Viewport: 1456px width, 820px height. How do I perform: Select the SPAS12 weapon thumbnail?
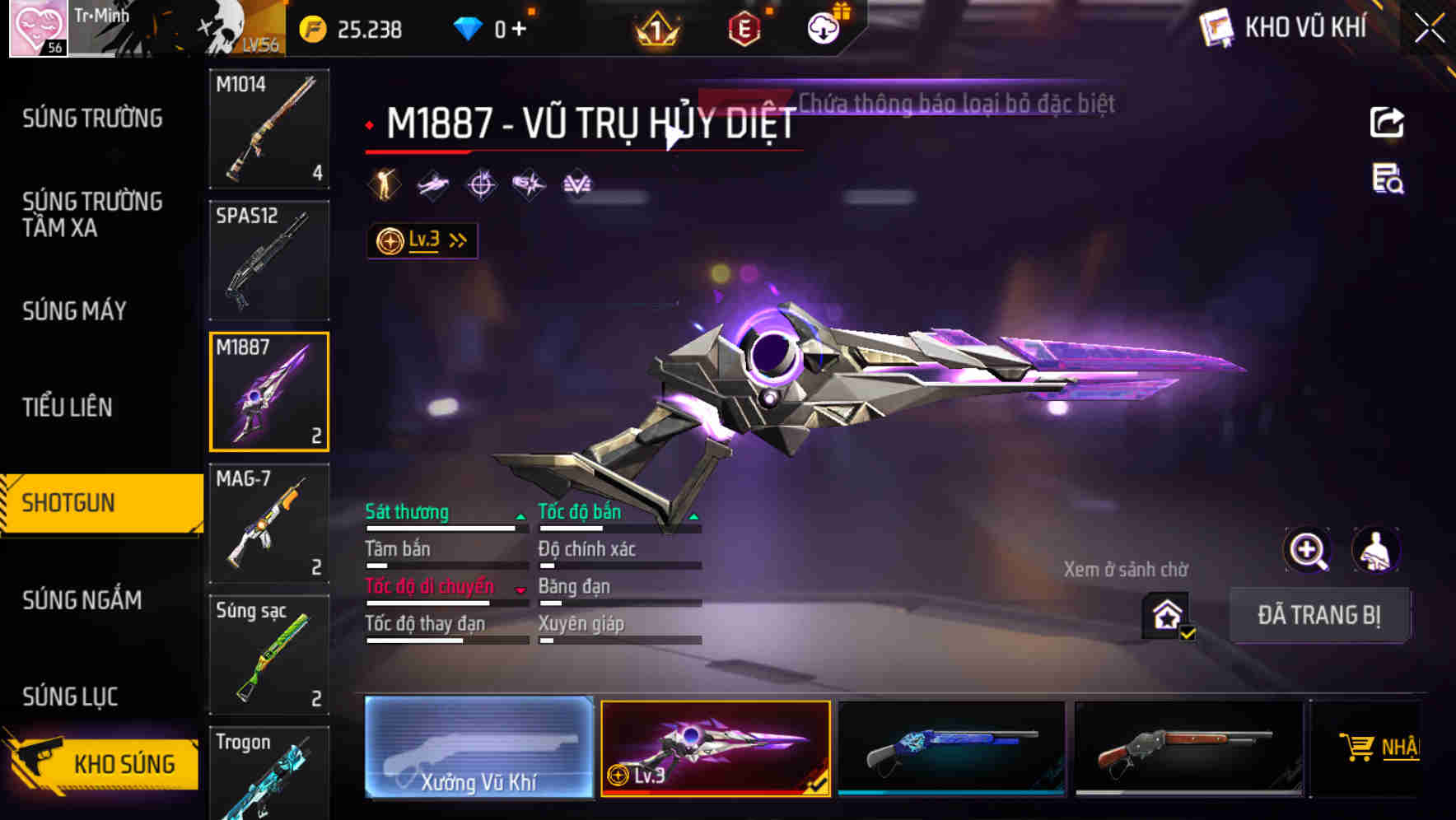[x=269, y=259]
